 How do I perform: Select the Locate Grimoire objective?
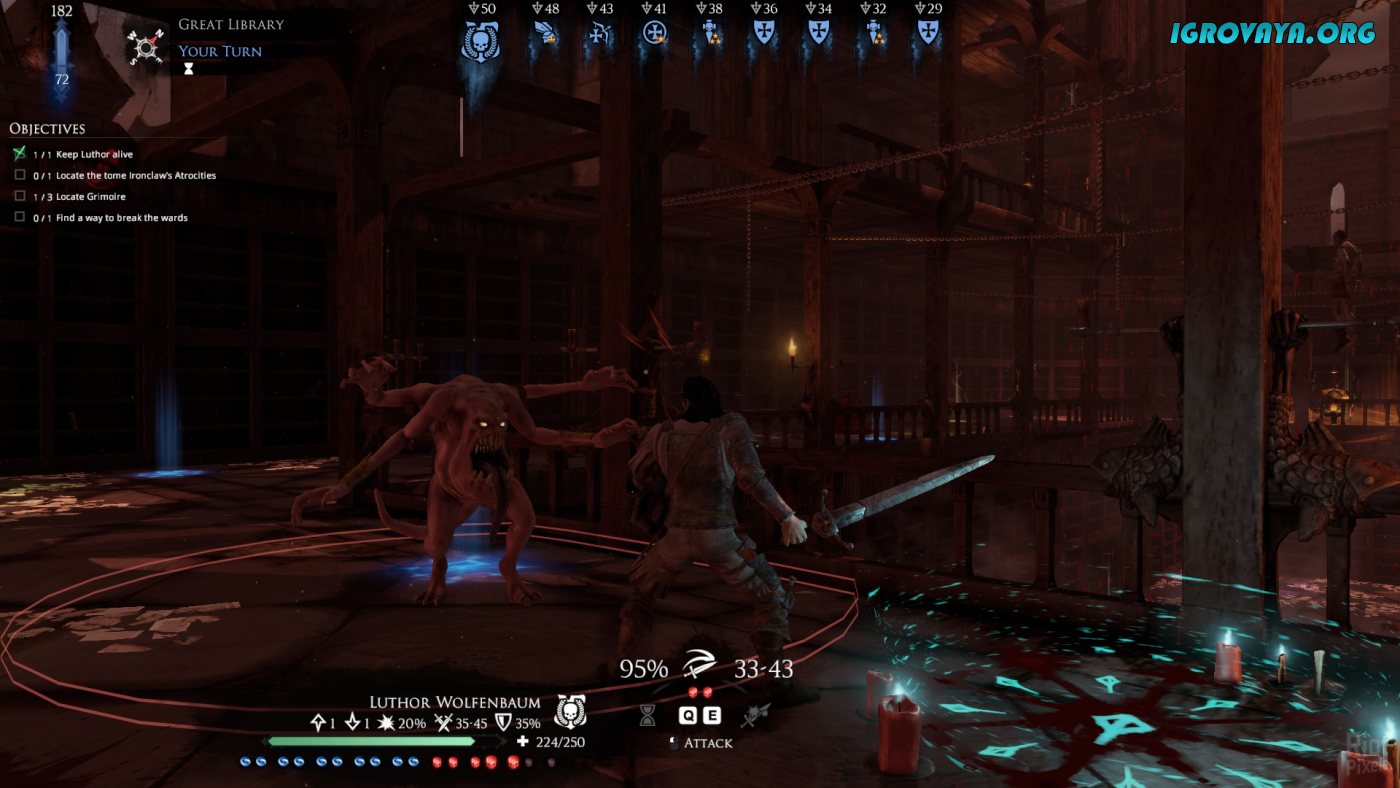coord(90,197)
